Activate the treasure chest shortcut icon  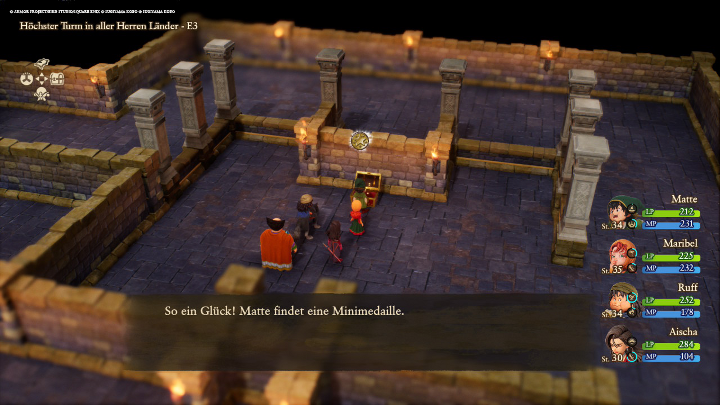tap(57, 79)
